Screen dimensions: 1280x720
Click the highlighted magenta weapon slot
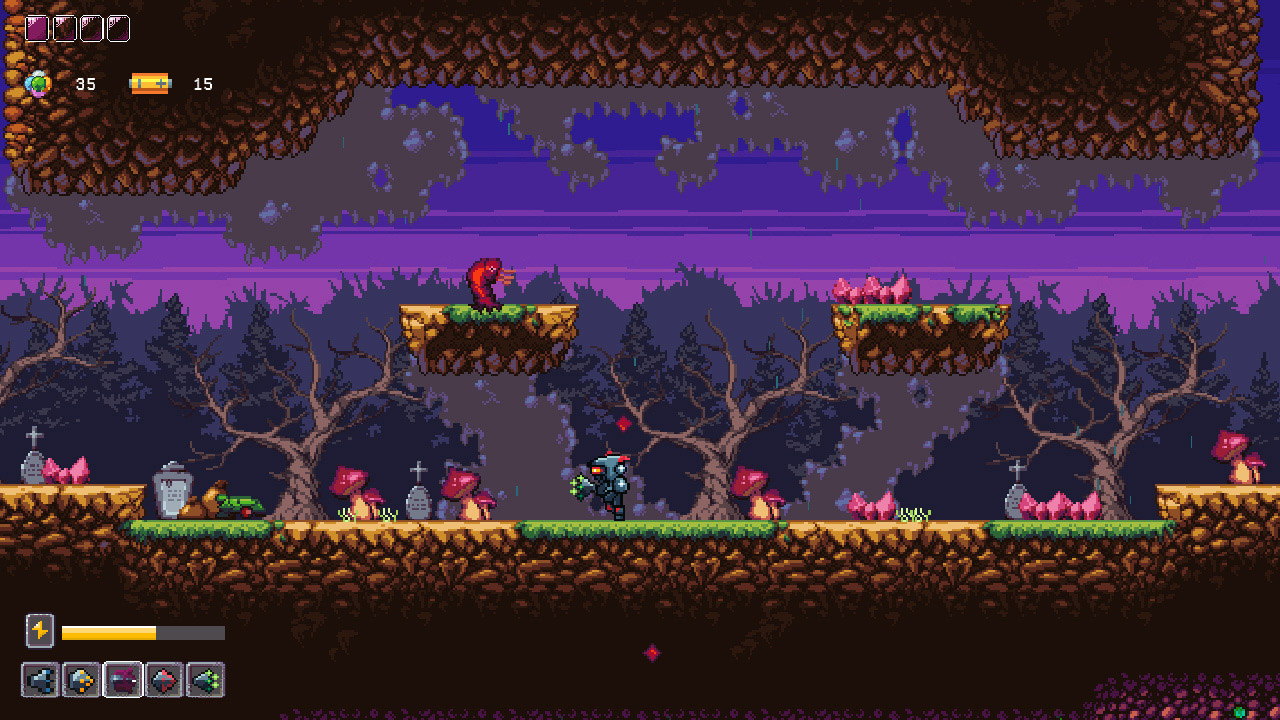click(x=123, y=680)
